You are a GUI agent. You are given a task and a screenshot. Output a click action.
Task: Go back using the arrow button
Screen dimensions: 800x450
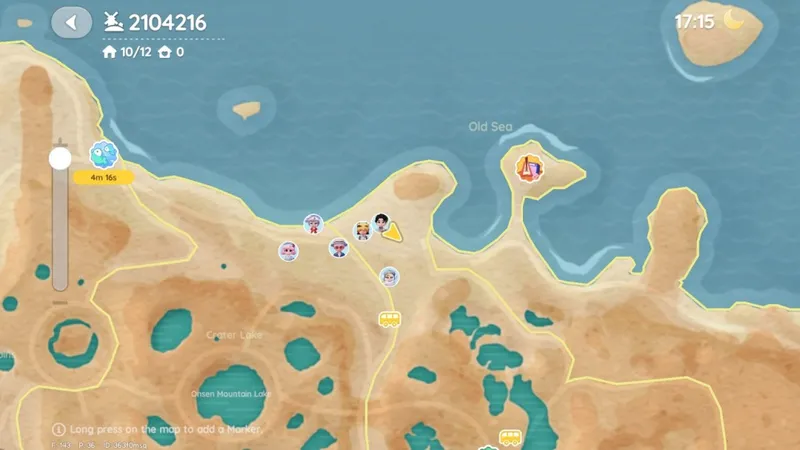click(71, 22)
